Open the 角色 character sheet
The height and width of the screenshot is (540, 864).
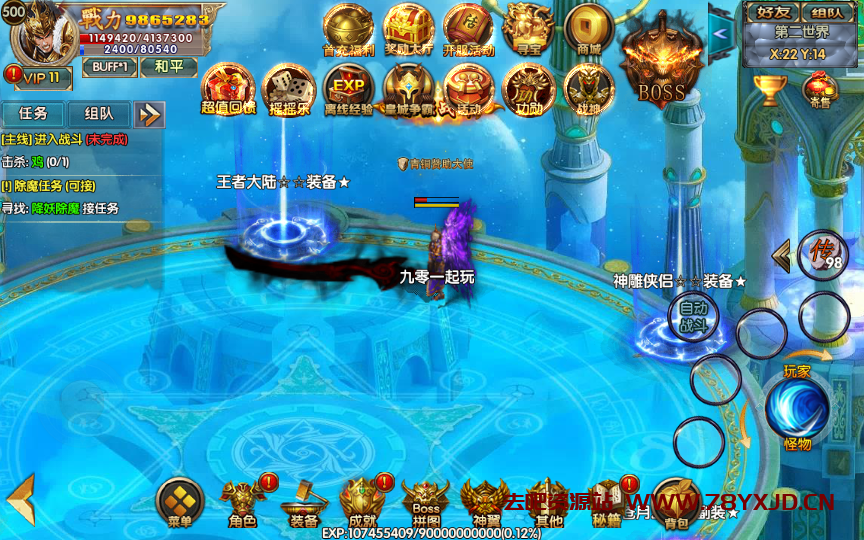(242, 501)
